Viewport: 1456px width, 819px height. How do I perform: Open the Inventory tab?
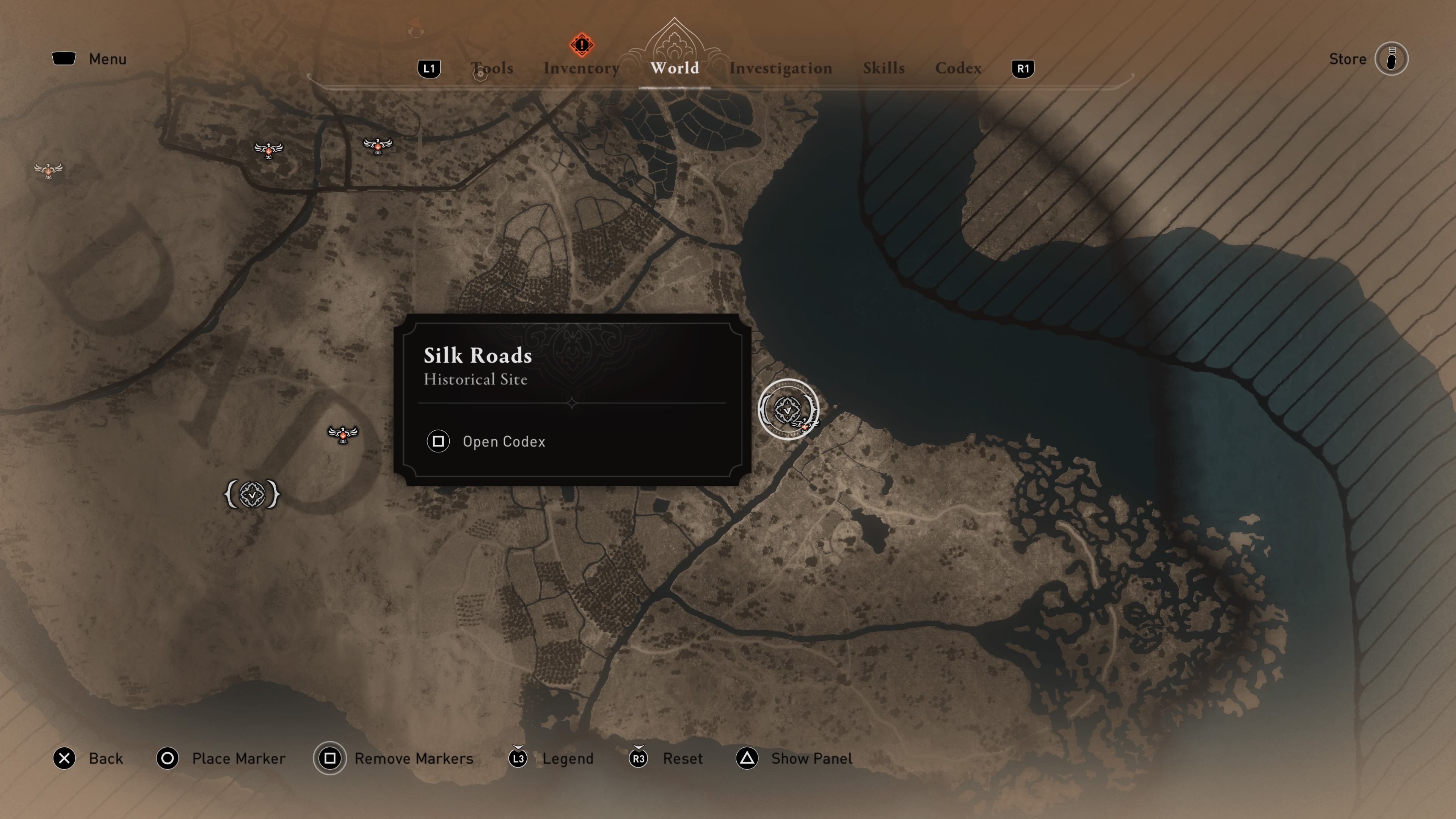pyautogui.click(x=581, y=68)
